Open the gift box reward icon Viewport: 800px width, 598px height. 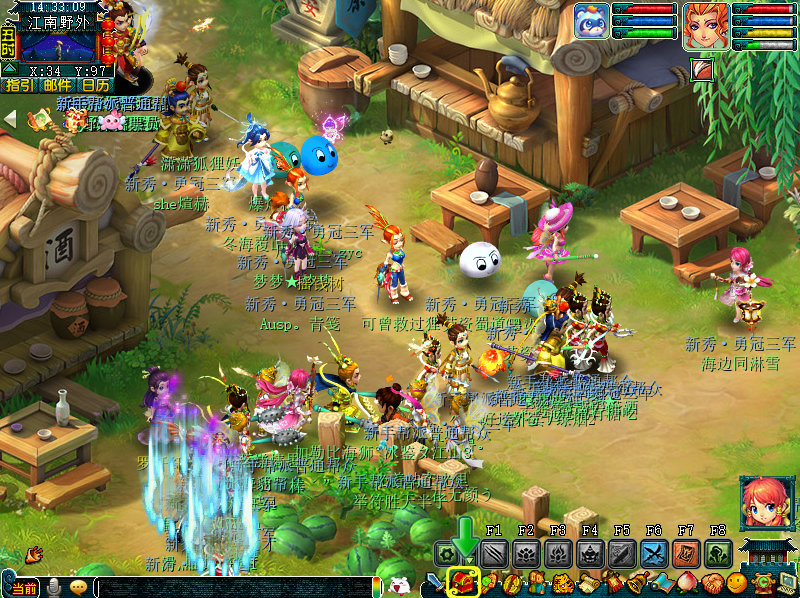point(74,121)
